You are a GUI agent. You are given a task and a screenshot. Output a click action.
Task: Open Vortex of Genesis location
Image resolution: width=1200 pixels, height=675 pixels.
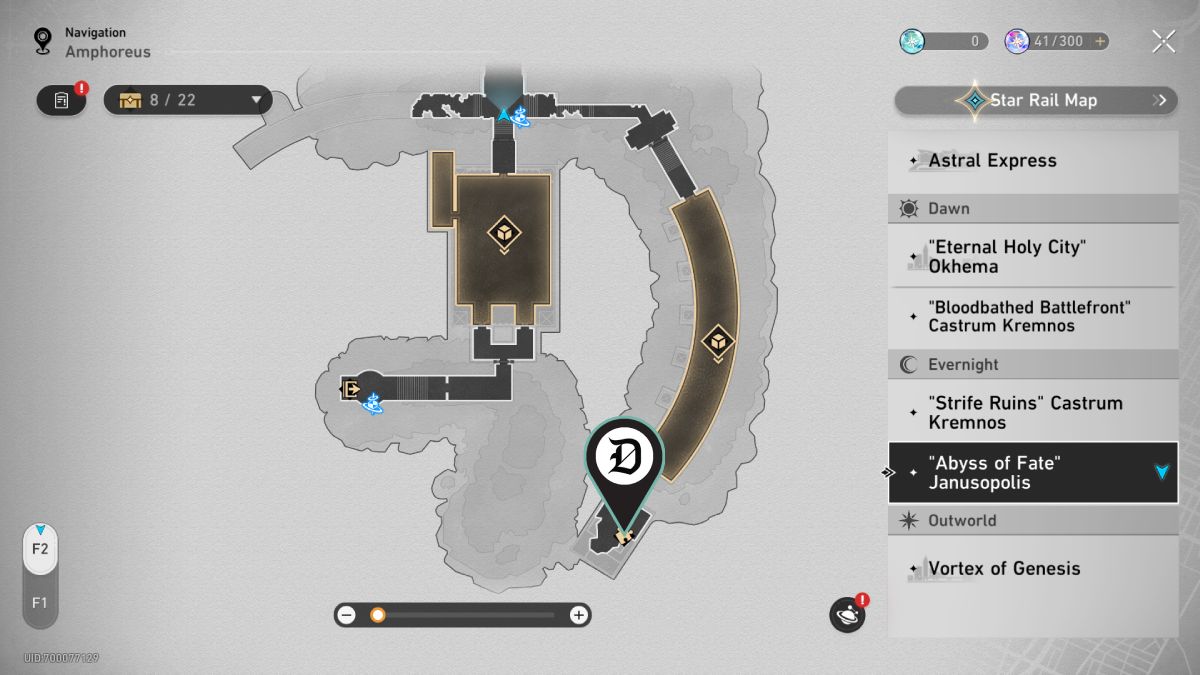[1033, 568]
